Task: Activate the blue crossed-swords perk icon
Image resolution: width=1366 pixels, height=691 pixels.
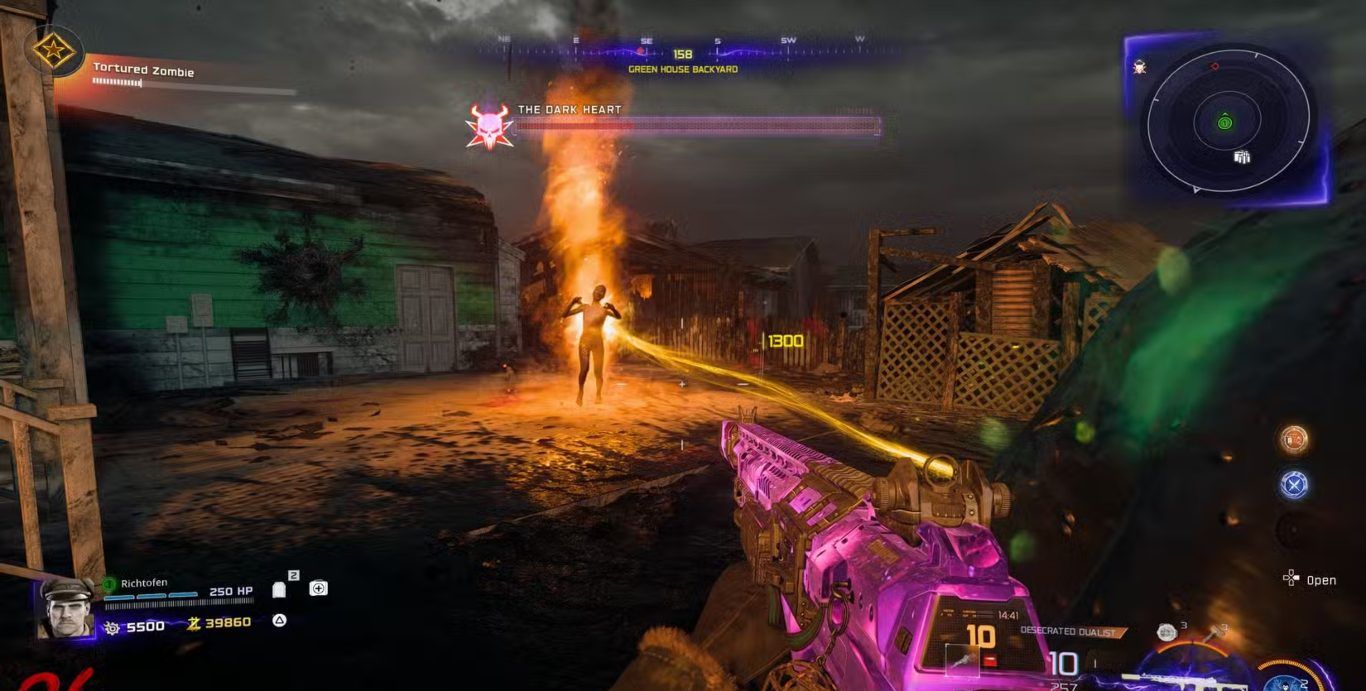Action: pyautogui.click(x=1294, y=484)
